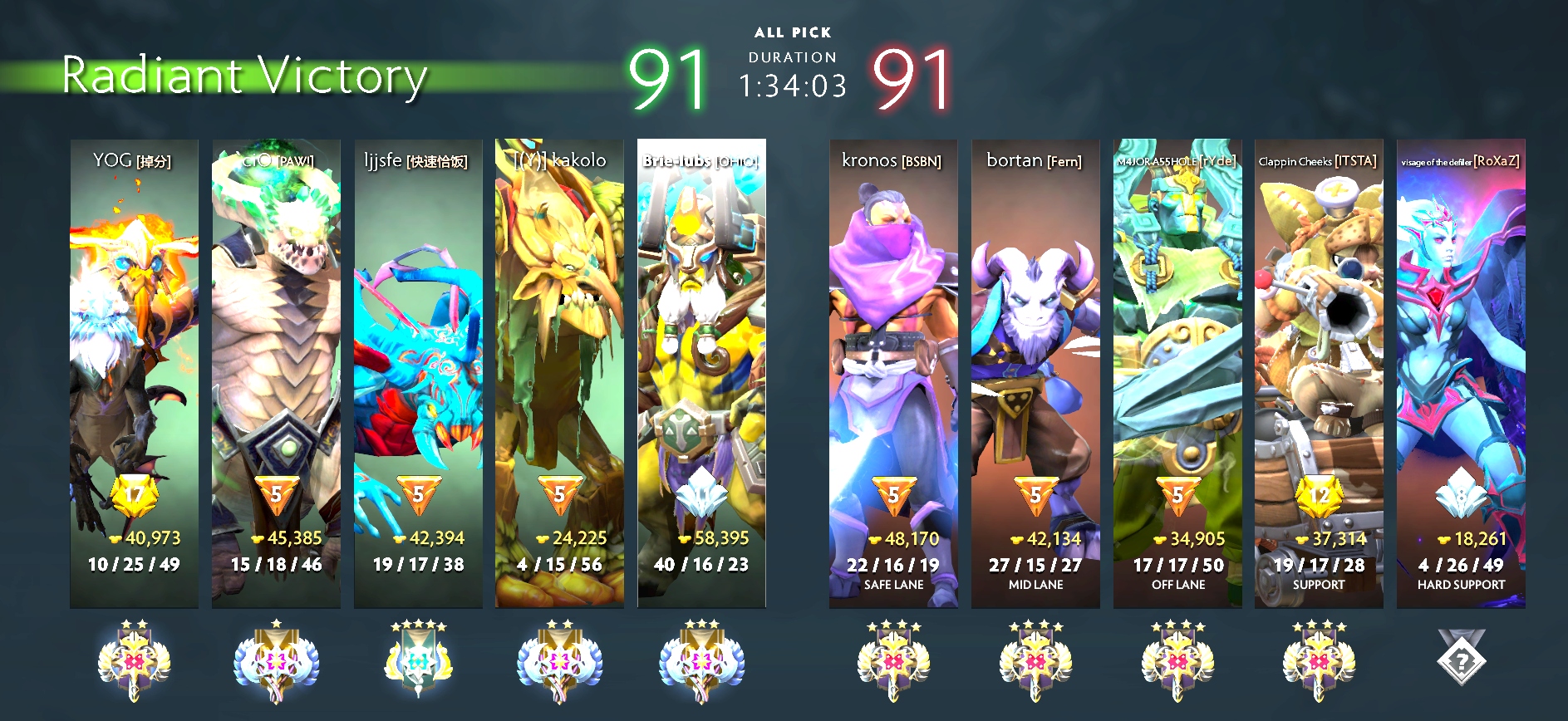View the Hard Support [RoXaZ] player card
The width and height of the screenshot is (1568, 721).
tap(1461, 374)
